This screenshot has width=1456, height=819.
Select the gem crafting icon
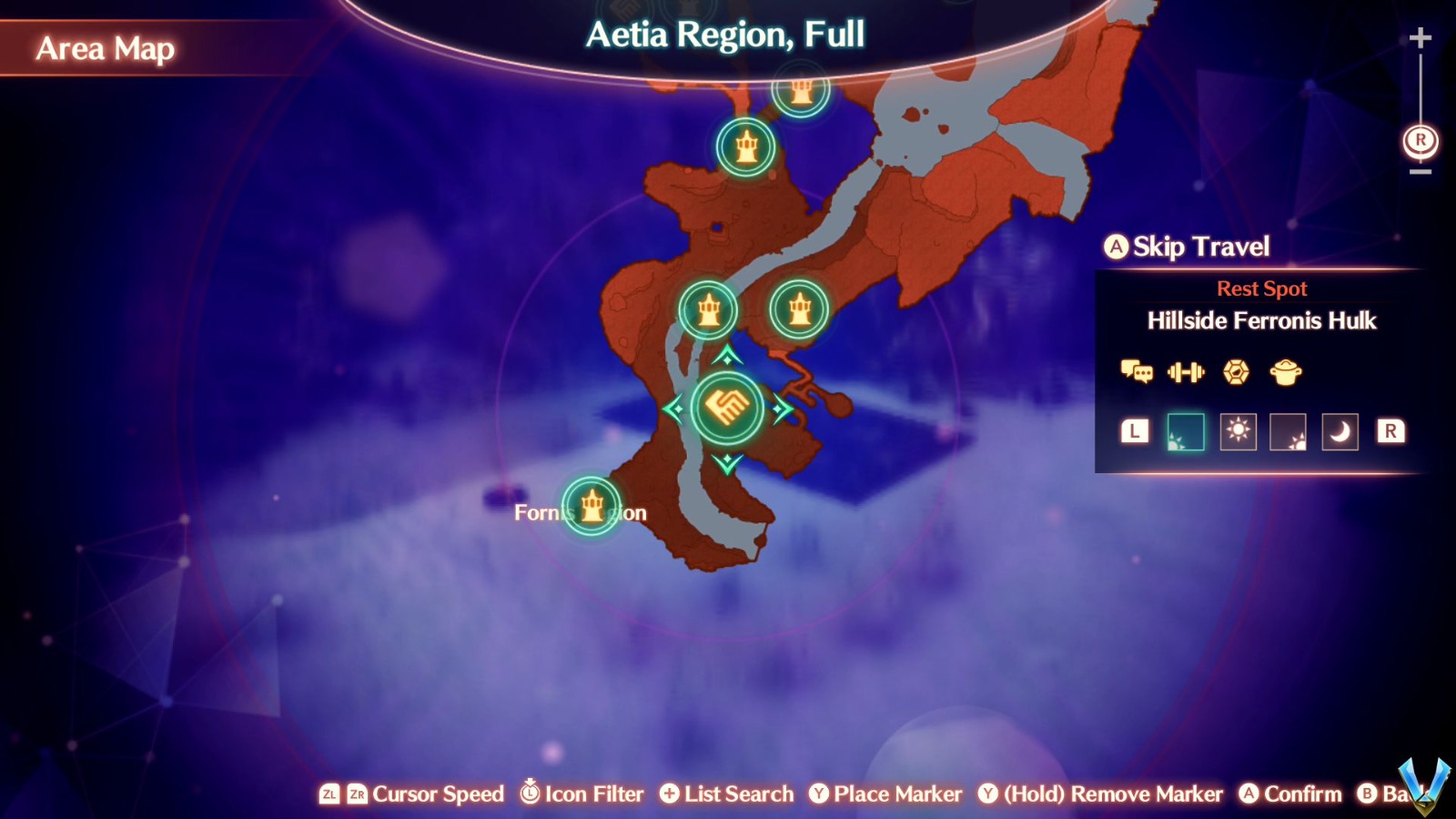1236,371
